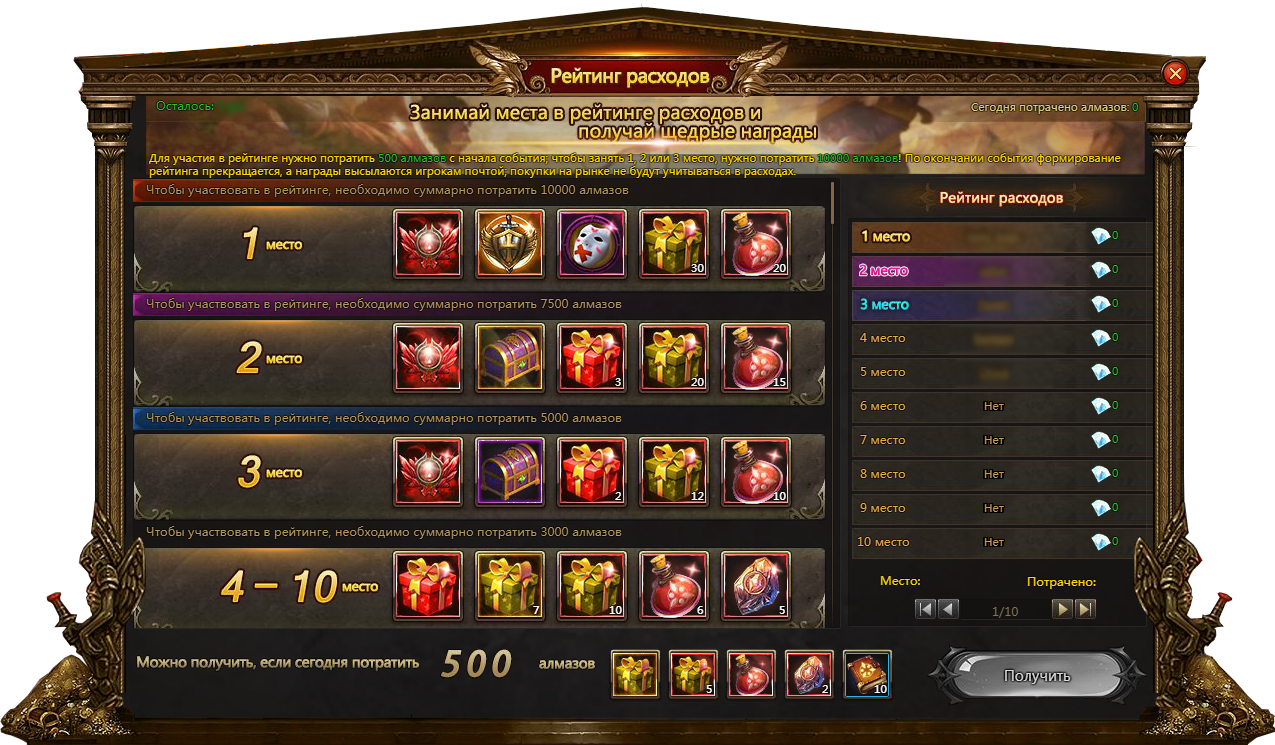1275x745 pixels.
Task: Select the 6 место row in ranking list
Action: [x=1000, y=406]
